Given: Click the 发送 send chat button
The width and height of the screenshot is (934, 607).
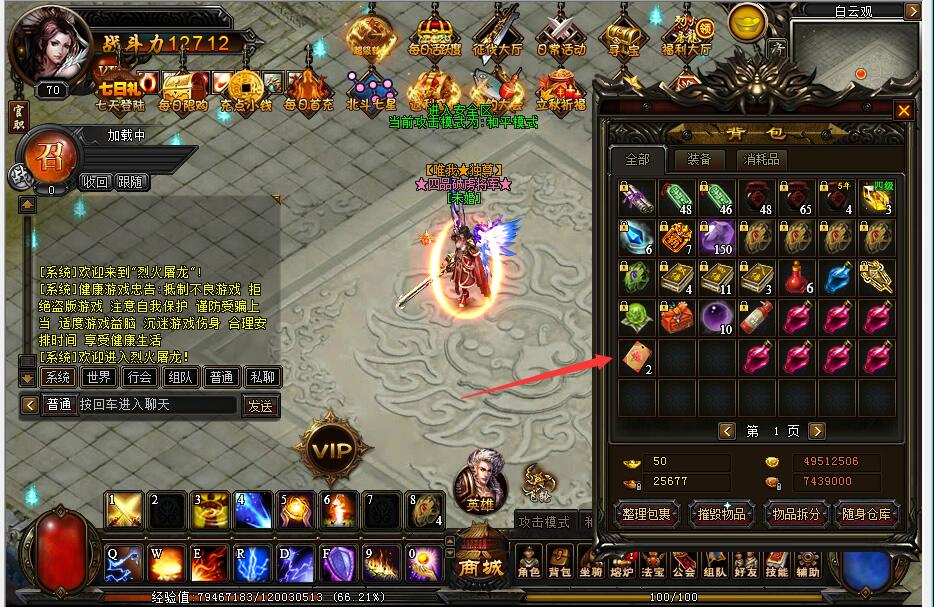Looking at the screenshot, I should tap(260, 405).
